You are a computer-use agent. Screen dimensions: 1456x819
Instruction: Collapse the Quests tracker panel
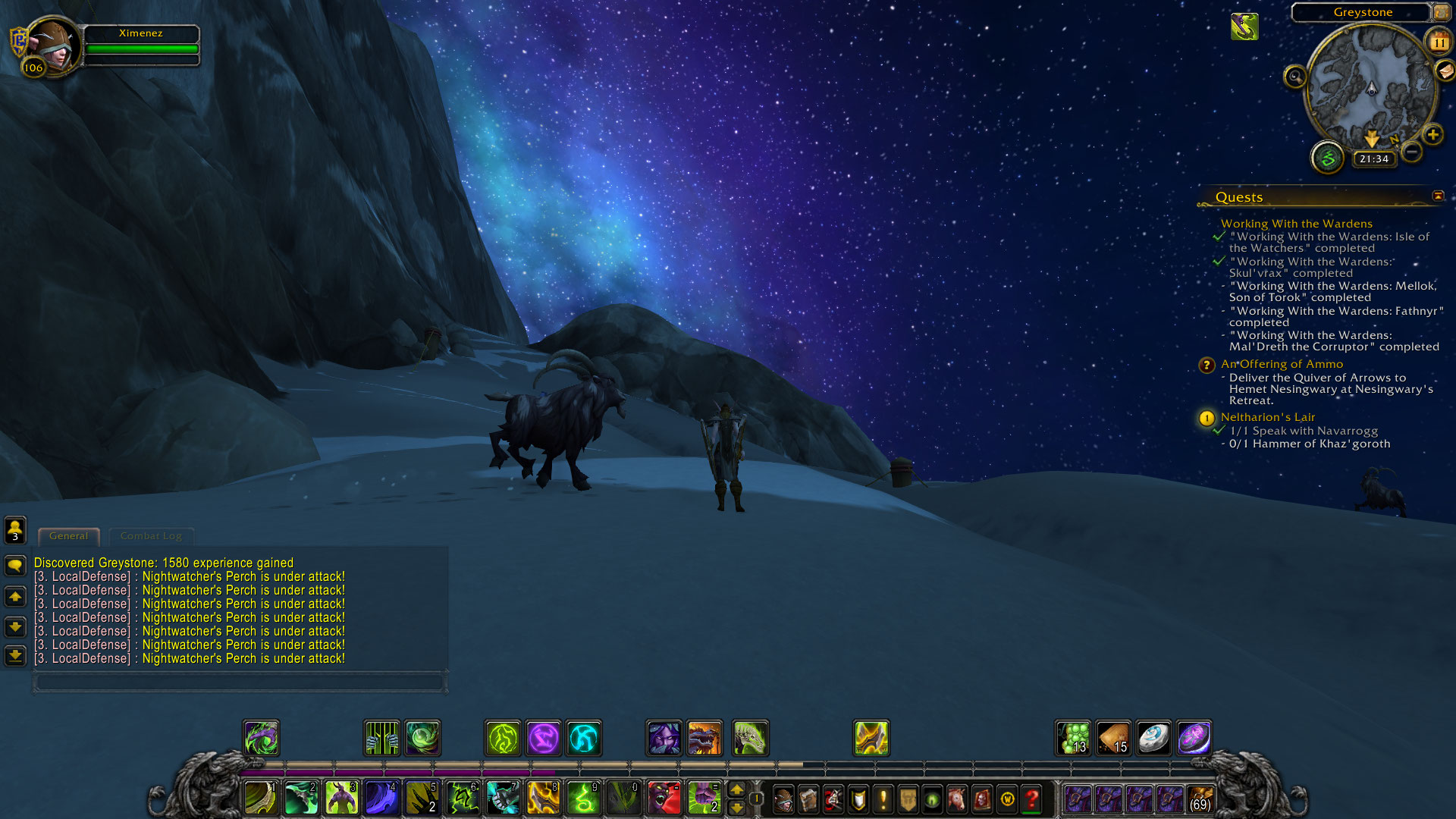[1438, 196]
